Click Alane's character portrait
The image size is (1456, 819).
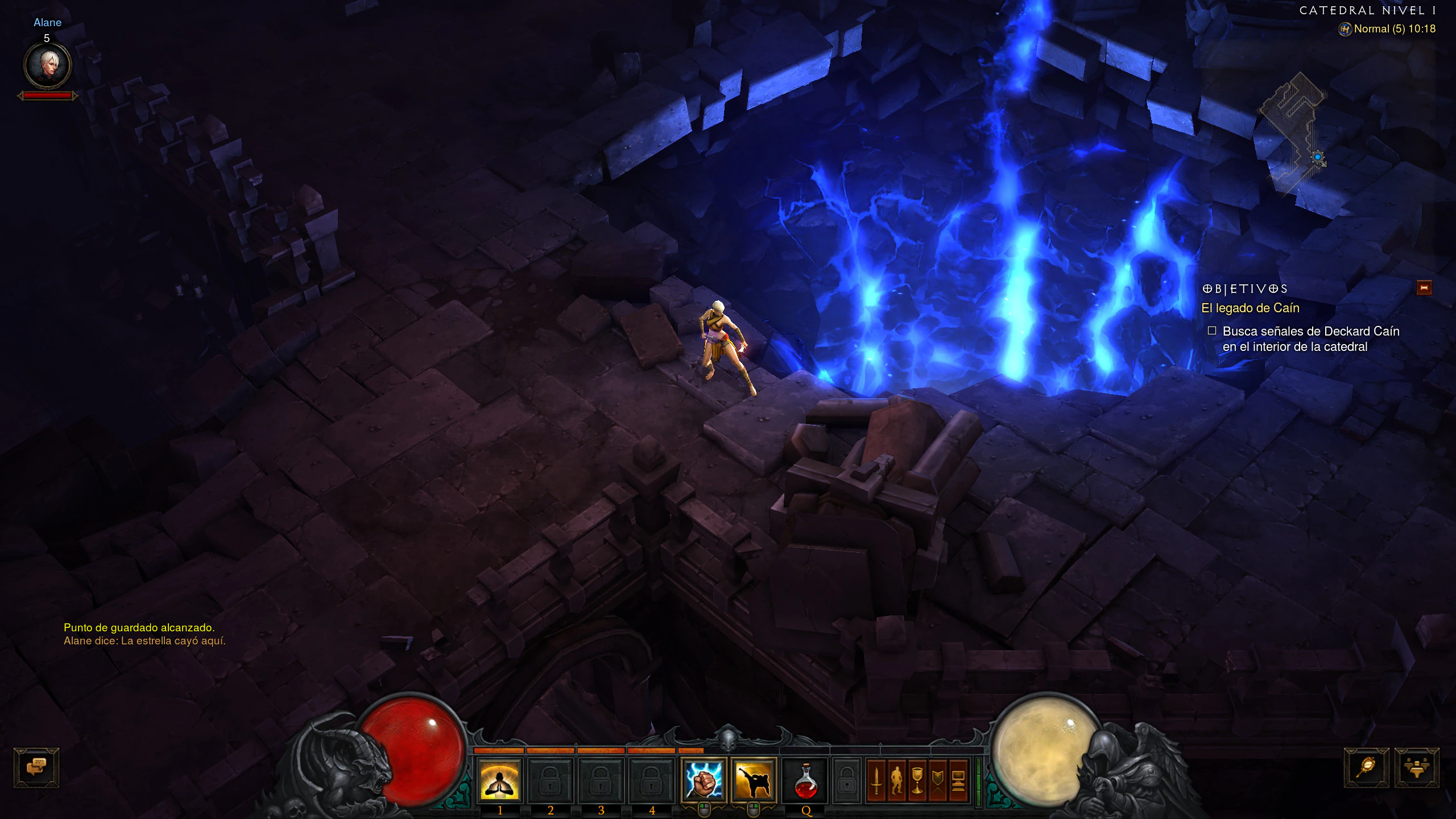point(47,65)
